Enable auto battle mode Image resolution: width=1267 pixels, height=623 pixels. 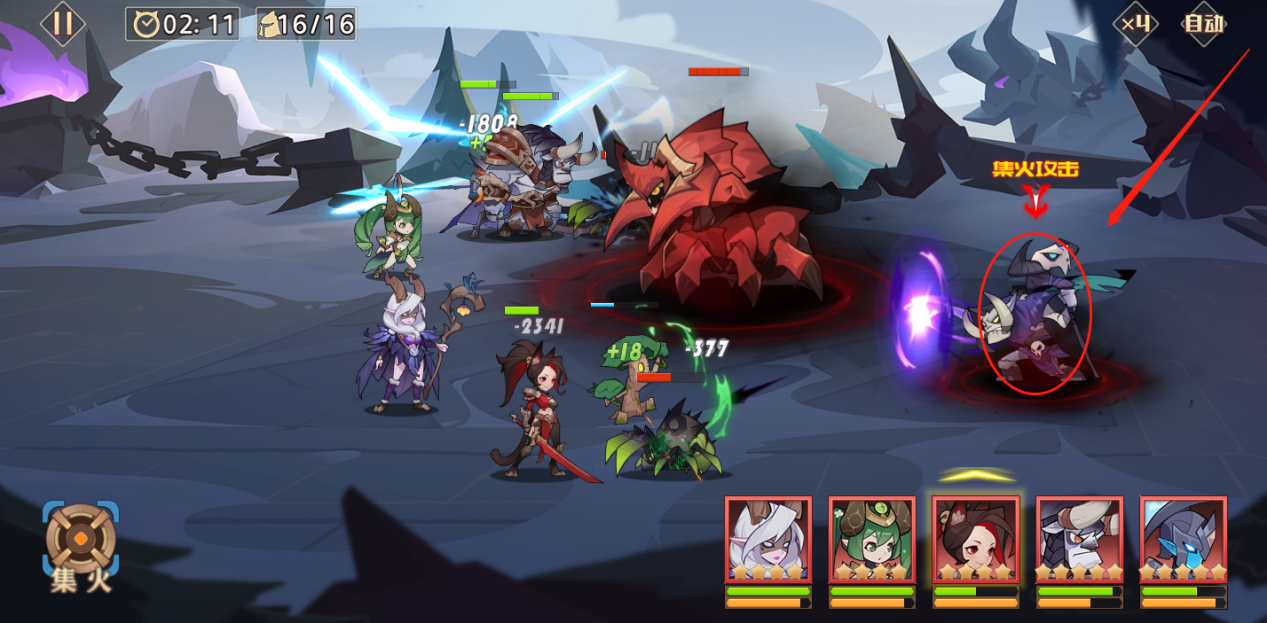[x=1204, y=23]
